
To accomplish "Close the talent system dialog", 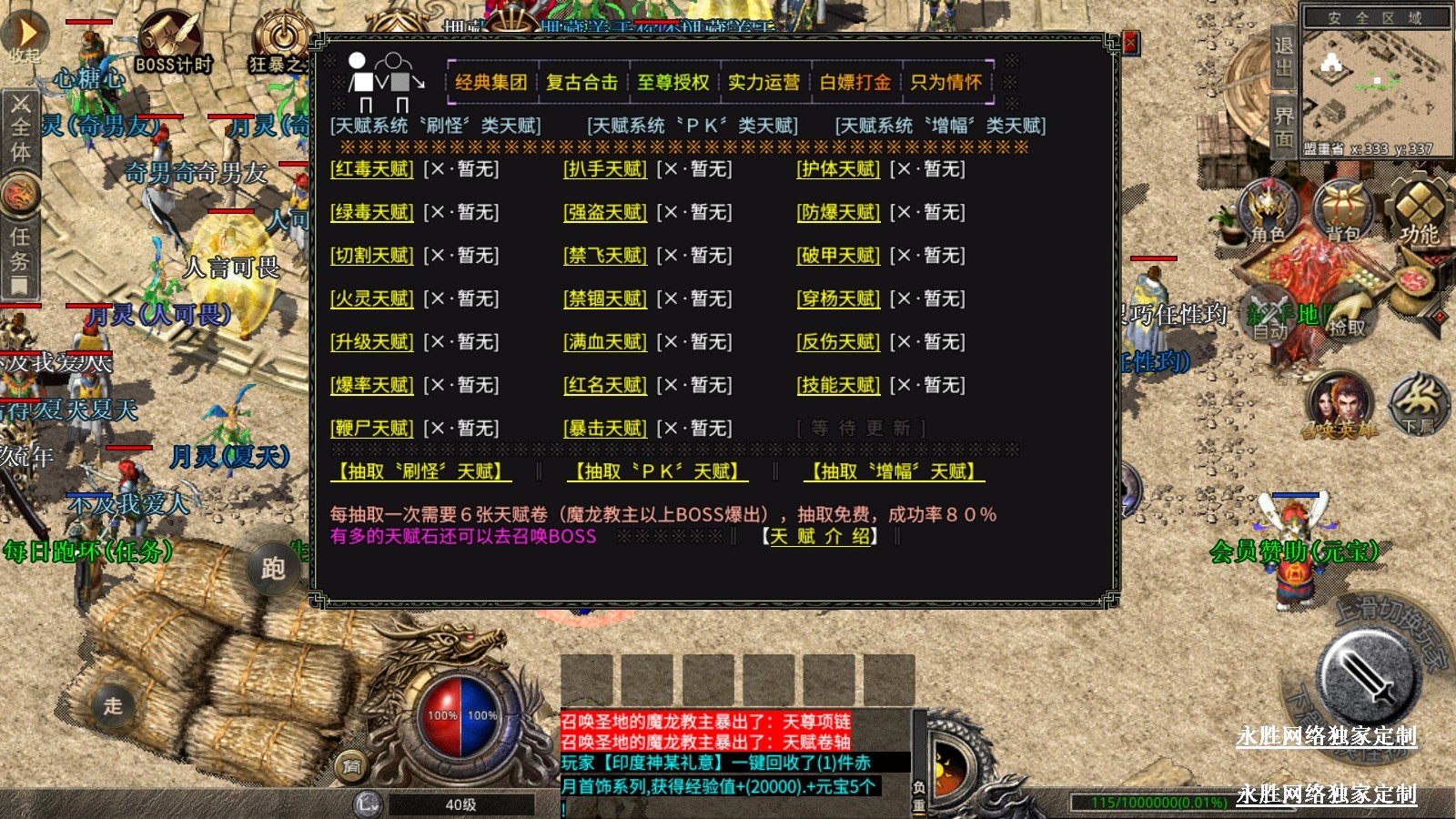I will point(1130,43).
